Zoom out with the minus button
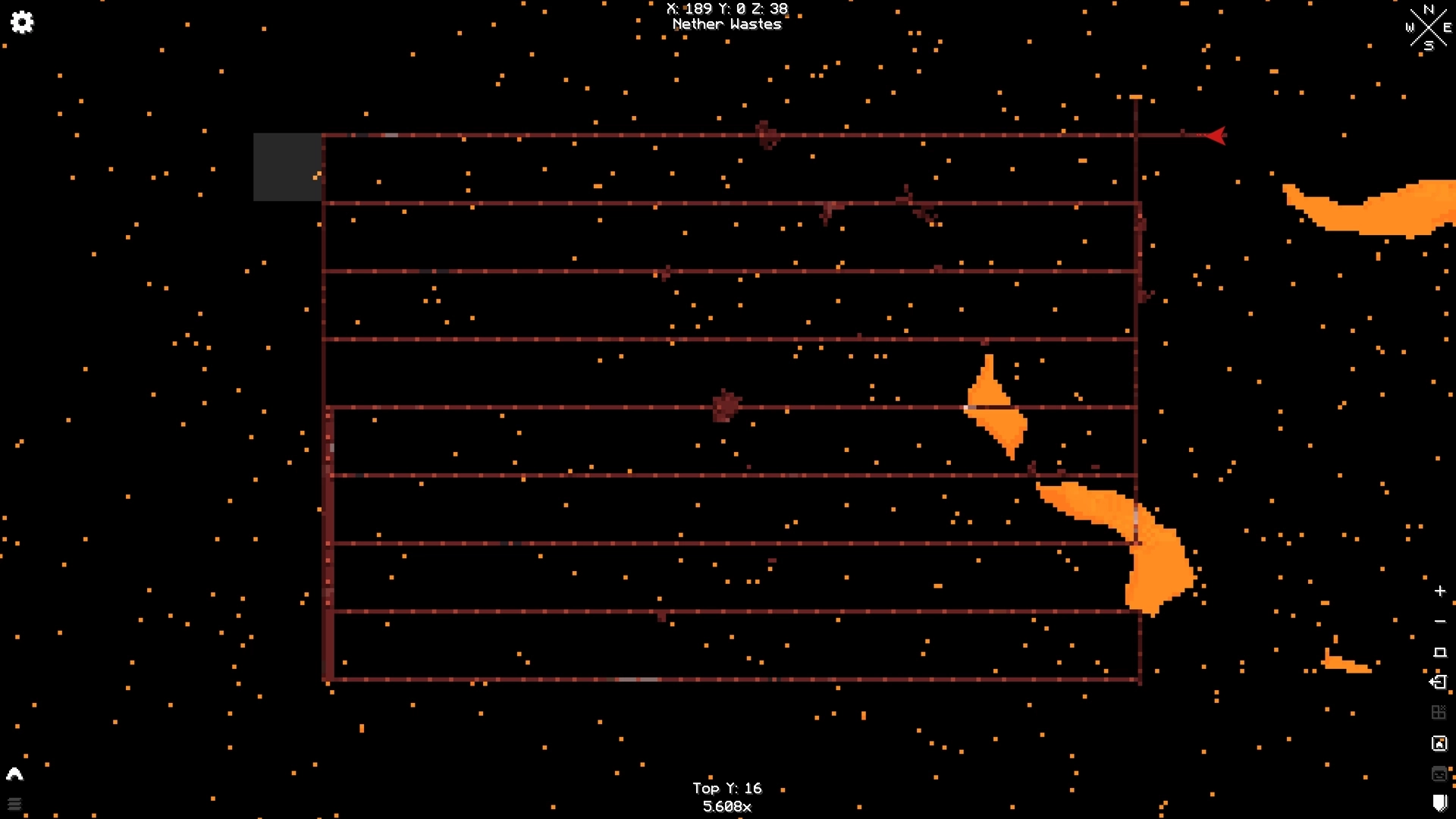This screenshot has height=819, width=1456. [1439, 622]
